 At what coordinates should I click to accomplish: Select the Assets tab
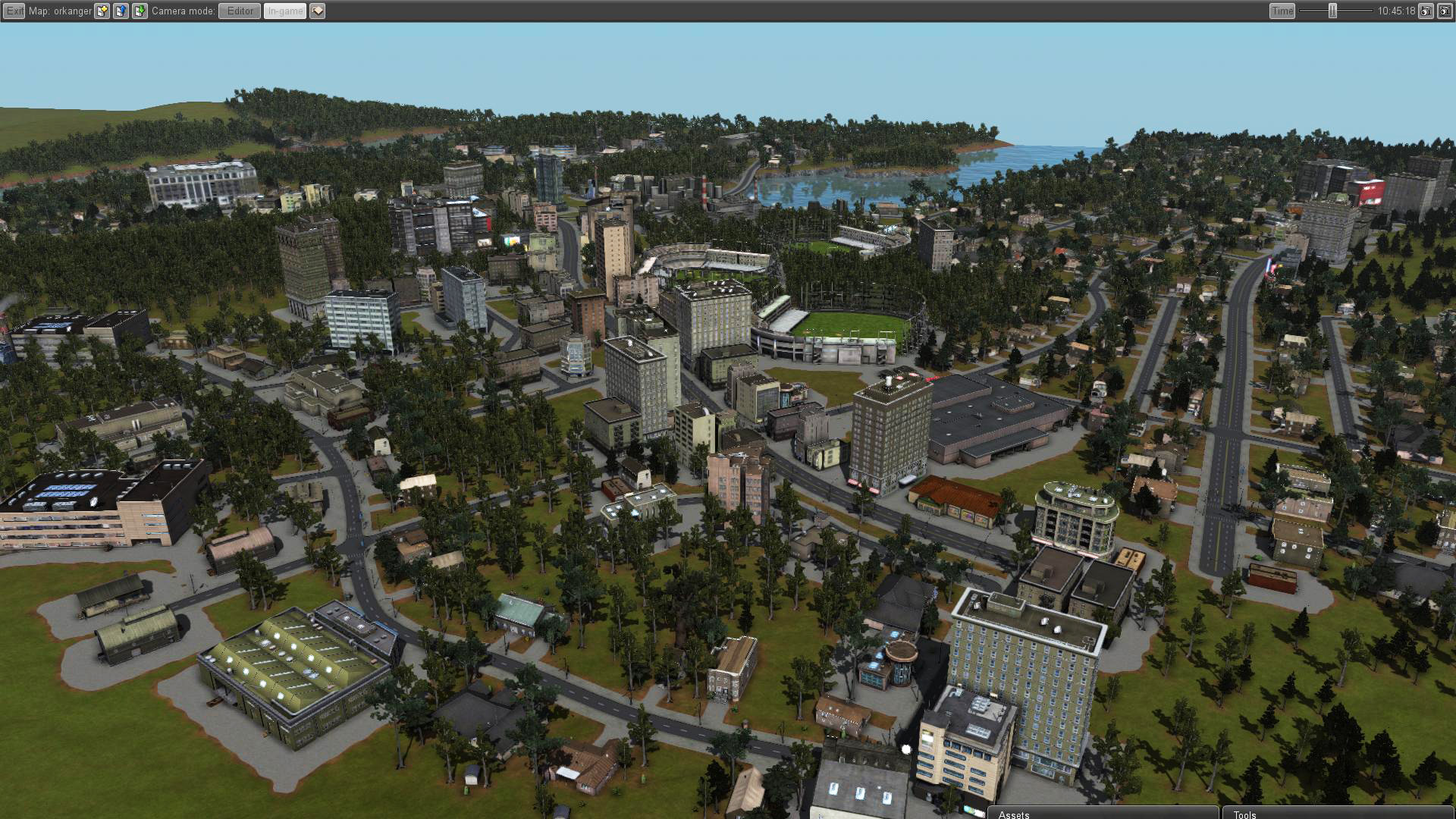1014,814
